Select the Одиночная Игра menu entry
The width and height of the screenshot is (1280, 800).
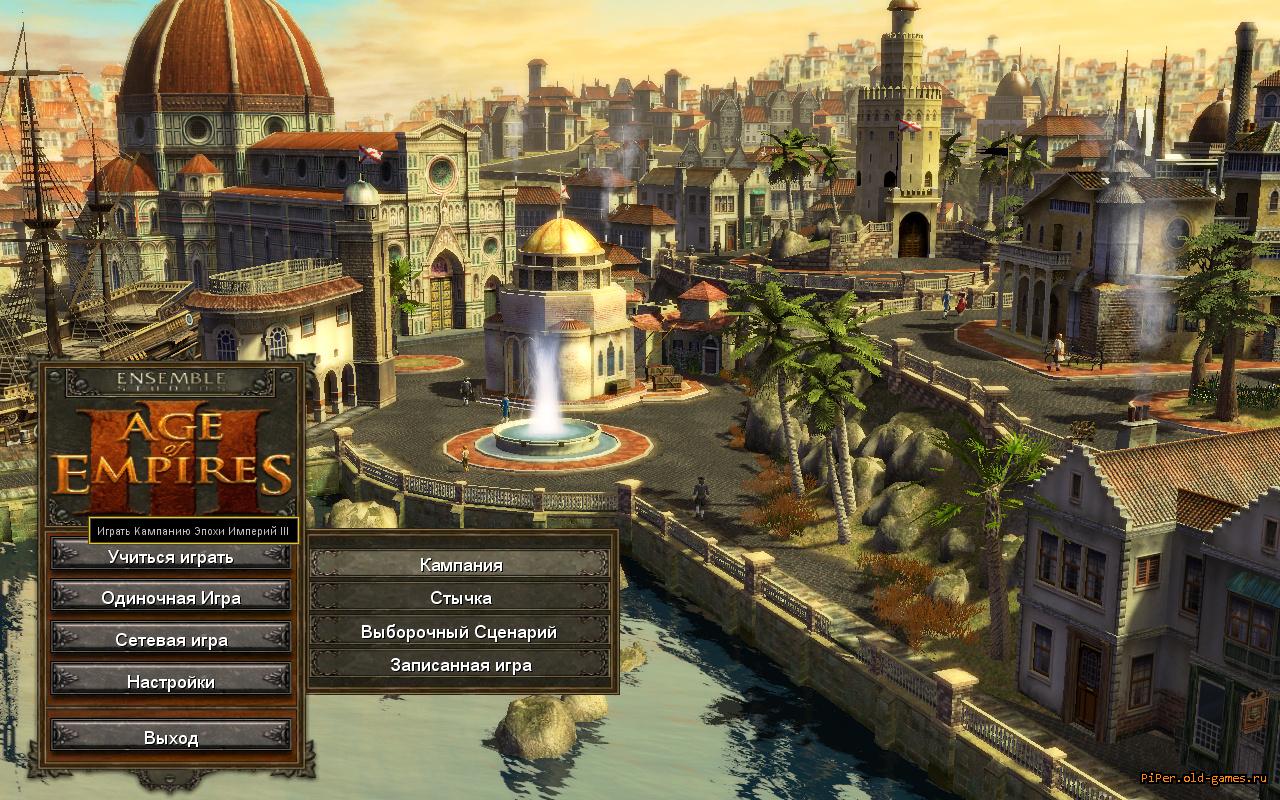pos(171,598)
